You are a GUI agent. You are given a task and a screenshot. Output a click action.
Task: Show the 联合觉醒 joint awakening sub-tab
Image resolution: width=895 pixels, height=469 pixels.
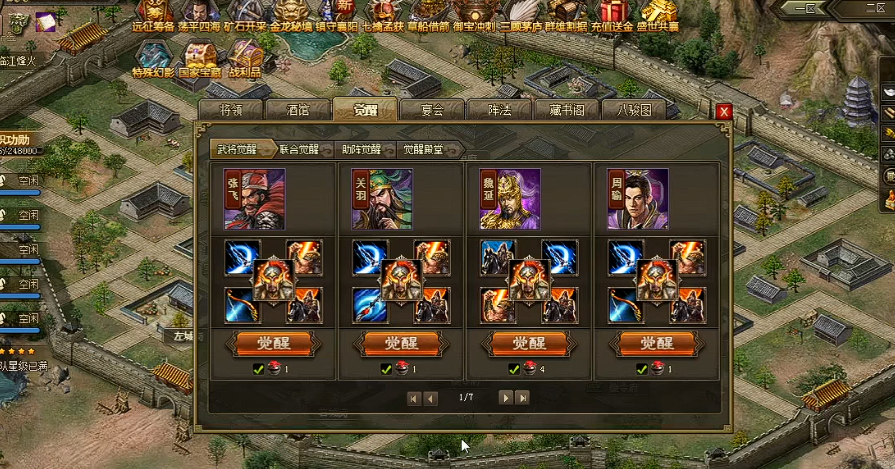pos(299,150)
